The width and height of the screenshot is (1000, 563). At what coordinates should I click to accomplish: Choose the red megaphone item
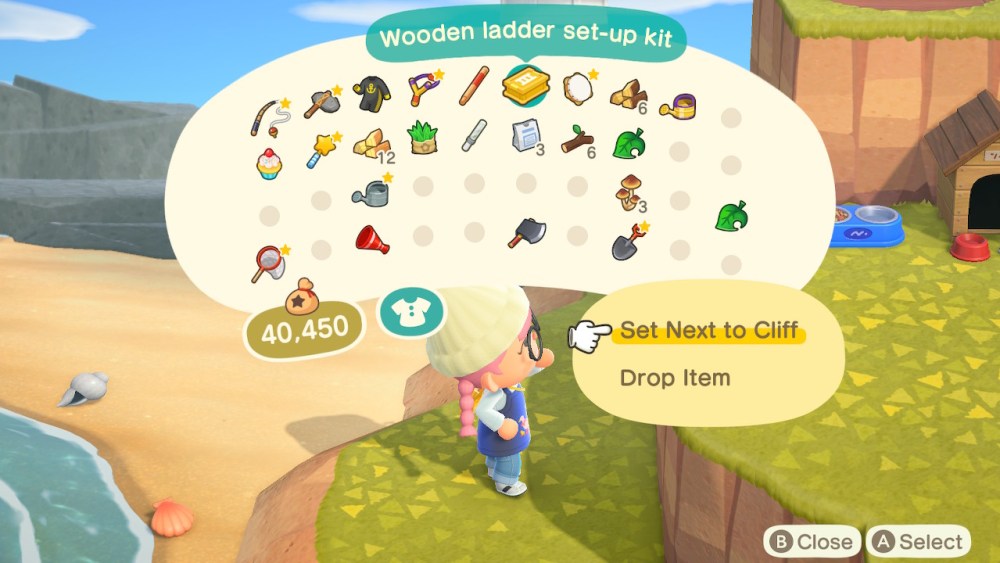click(371, 239)
